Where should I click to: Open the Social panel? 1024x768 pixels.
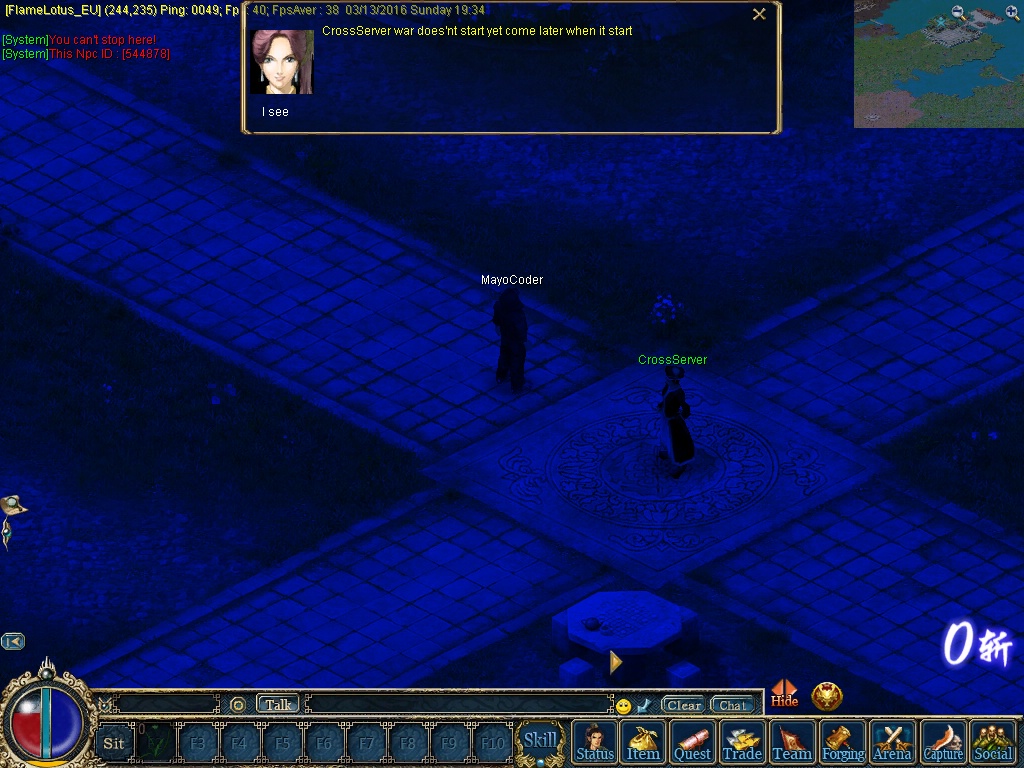tap(993, 742)
